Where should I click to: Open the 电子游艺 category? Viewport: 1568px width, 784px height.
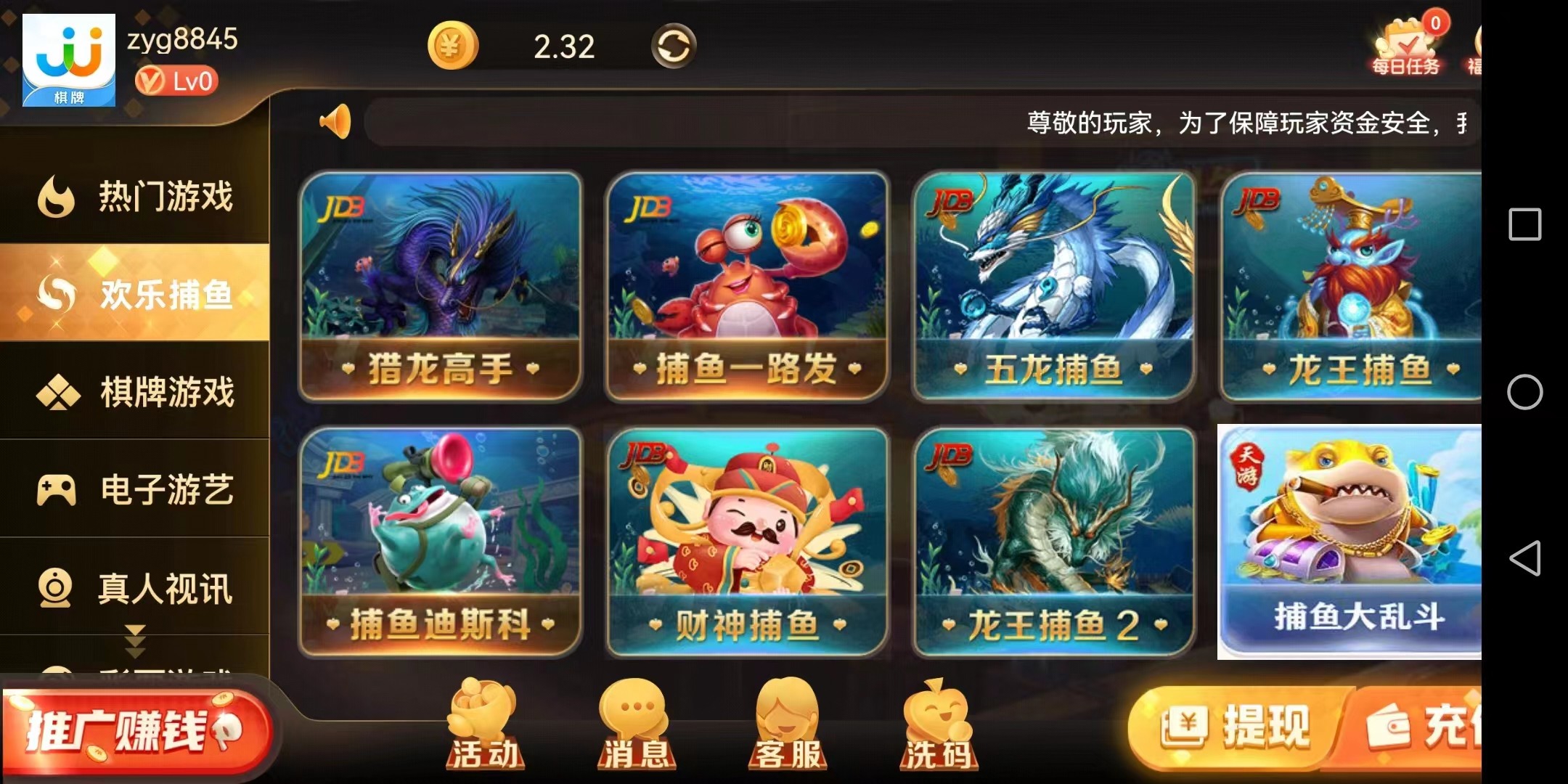tap(136, 489)
